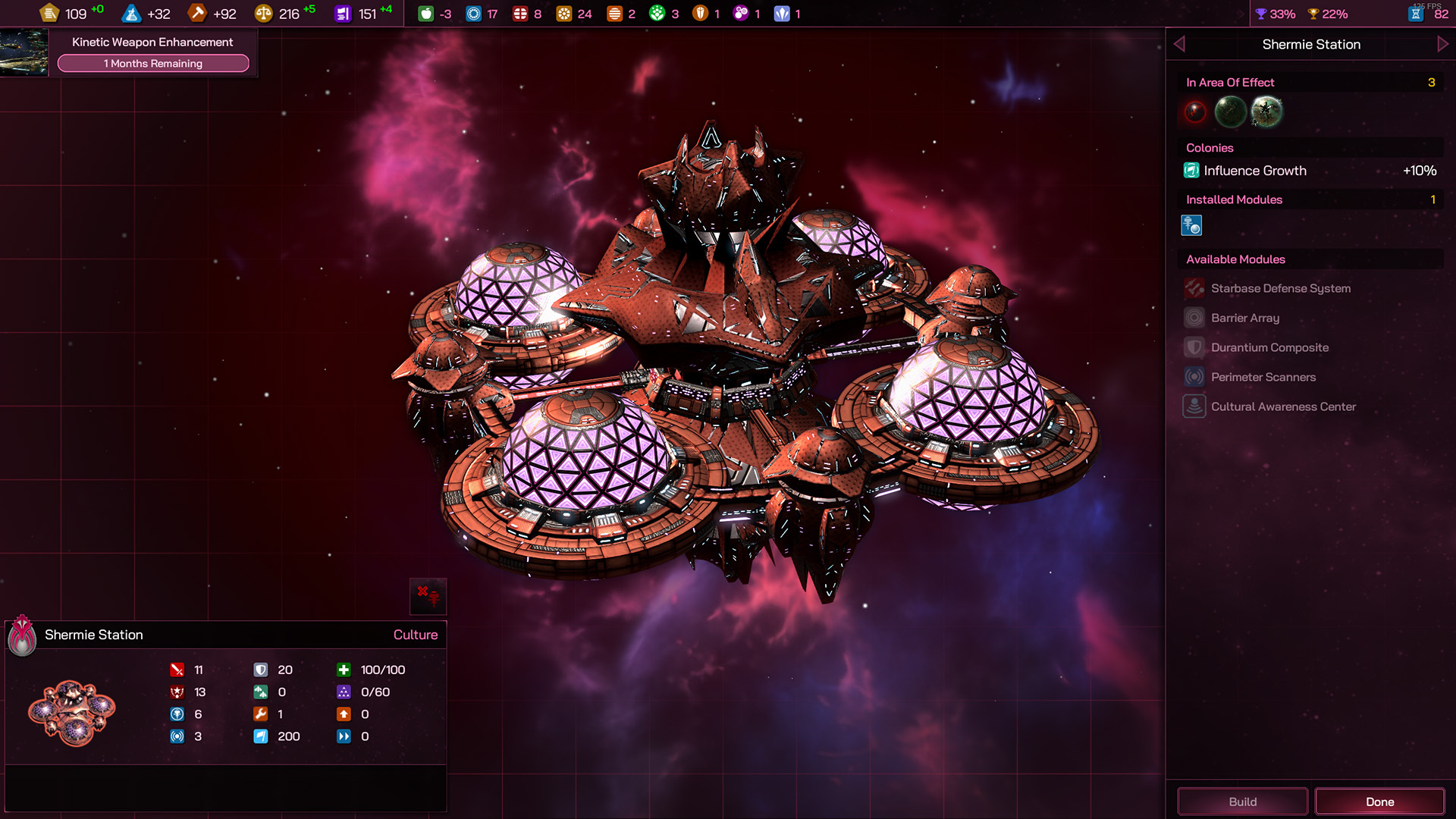Pick the Perimeter Scanners module

[x=1263, y=377]
